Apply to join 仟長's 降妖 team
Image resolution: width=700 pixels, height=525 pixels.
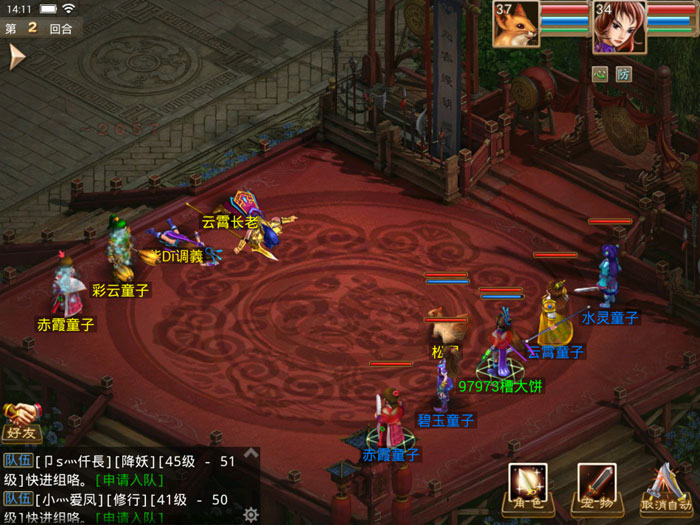135,479
